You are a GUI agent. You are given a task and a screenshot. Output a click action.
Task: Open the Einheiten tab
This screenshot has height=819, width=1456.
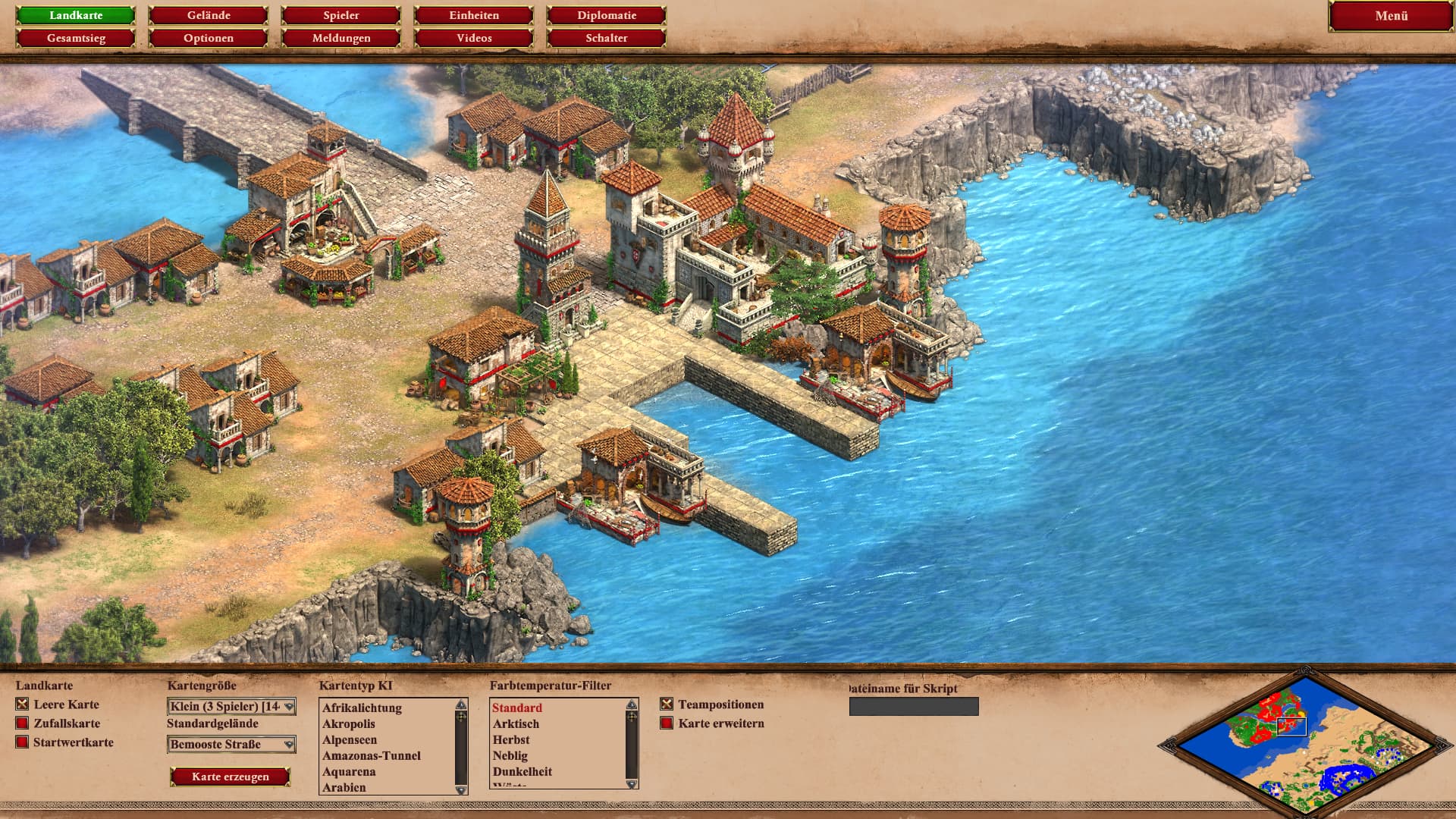coord(474,15)
